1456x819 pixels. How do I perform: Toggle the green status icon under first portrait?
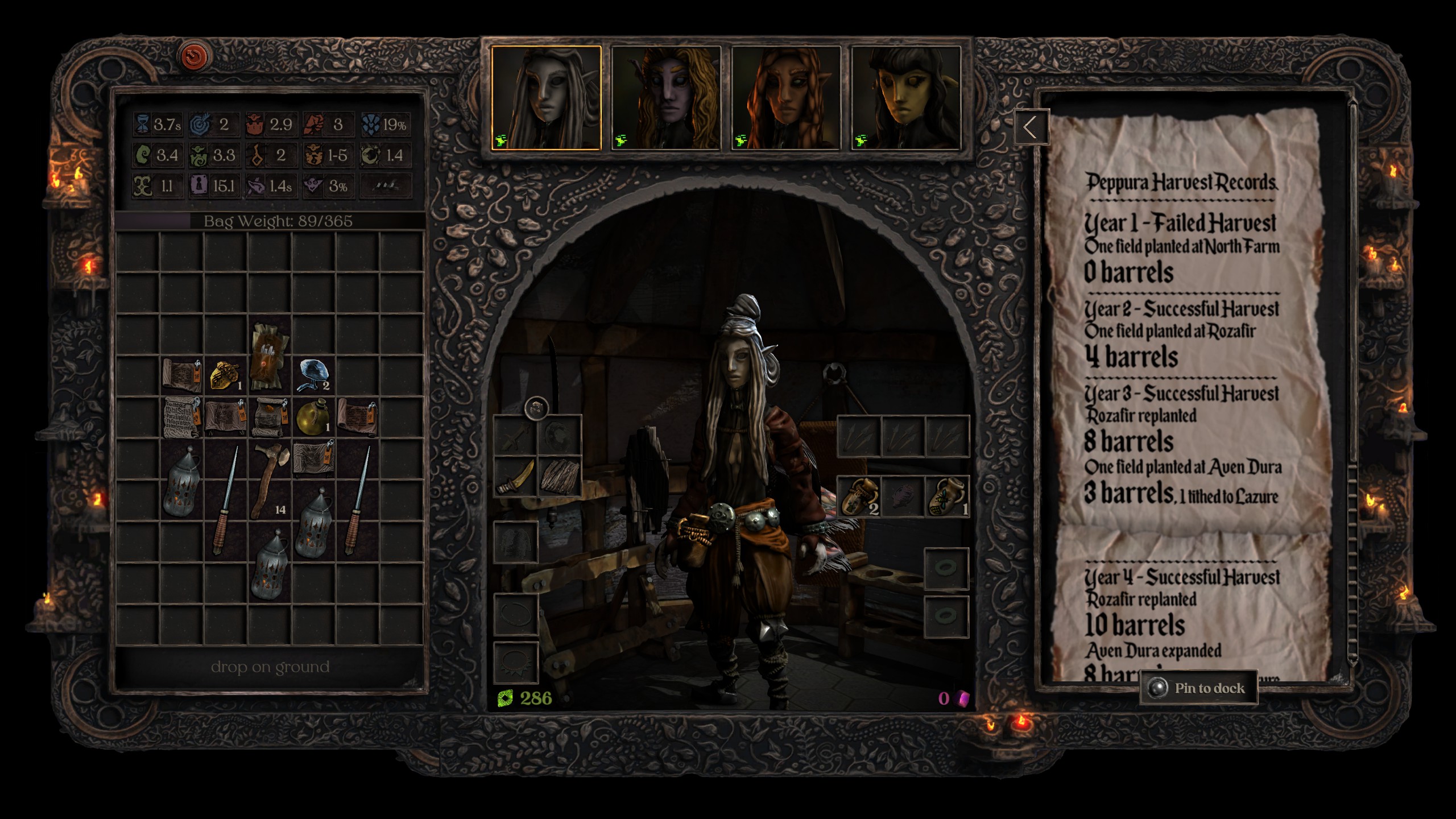pyautogui.click(x=502, y=142)
